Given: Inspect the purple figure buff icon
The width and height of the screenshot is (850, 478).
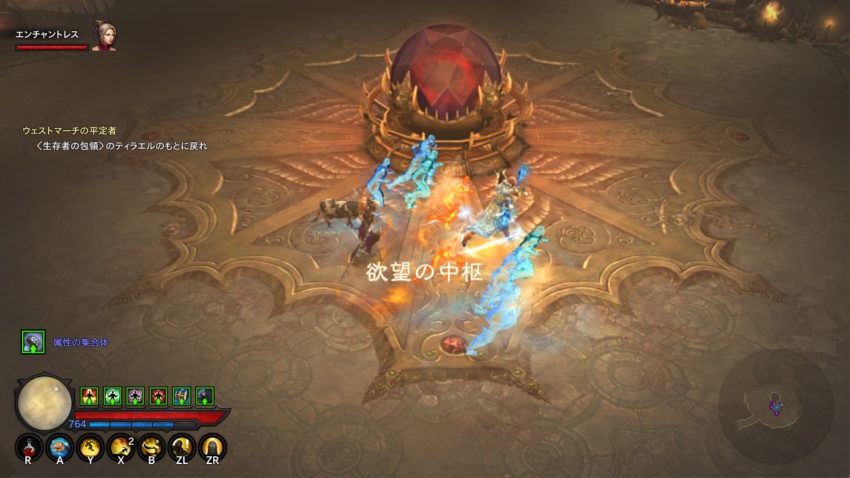Looking at the screenshot, I should pos(135,396).
